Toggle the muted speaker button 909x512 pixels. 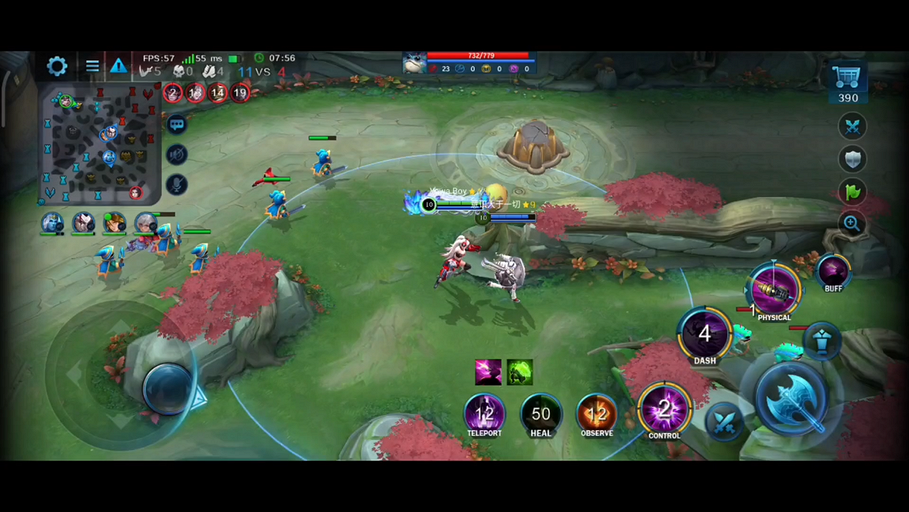(x=177, y=155)
